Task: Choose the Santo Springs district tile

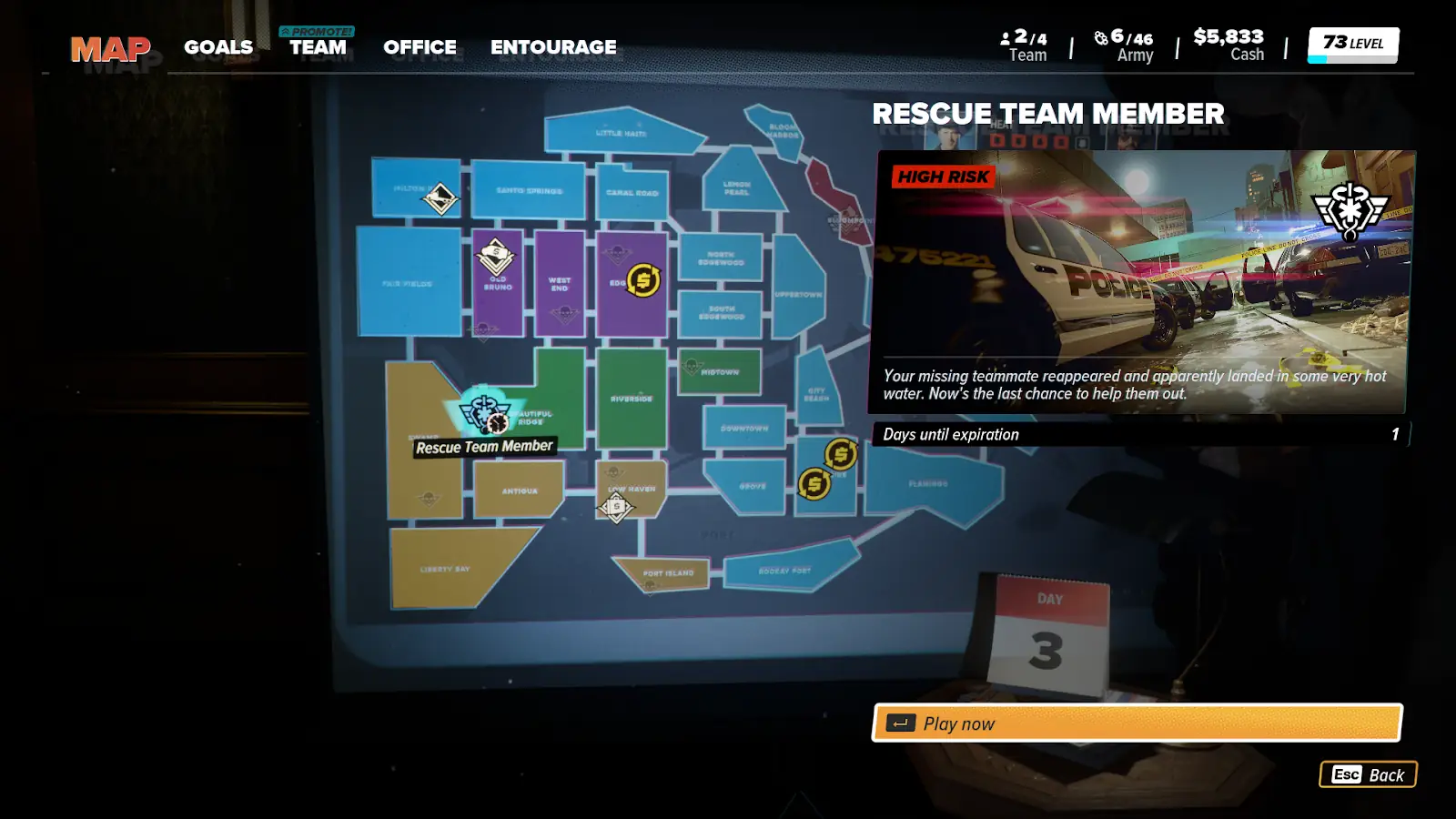Action: (x=529, y=190)
